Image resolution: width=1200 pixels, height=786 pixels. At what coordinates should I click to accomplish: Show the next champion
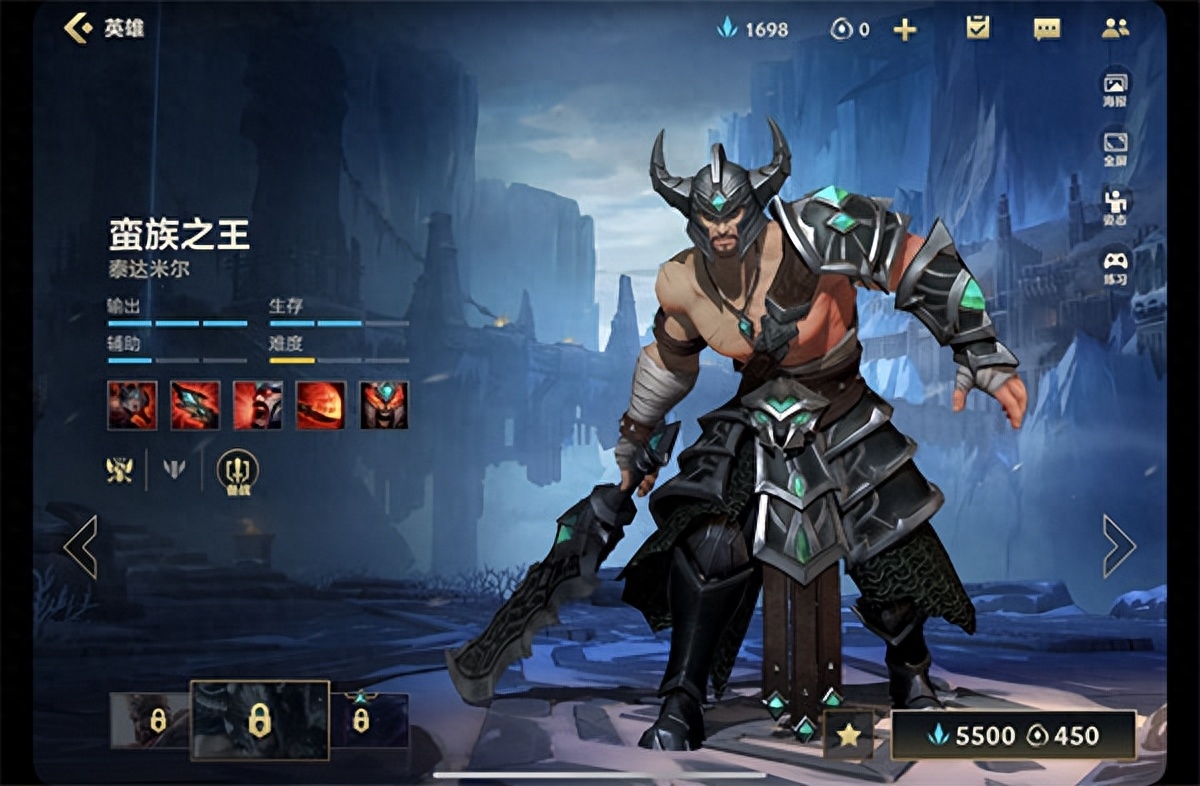(x=1118, y=546)
